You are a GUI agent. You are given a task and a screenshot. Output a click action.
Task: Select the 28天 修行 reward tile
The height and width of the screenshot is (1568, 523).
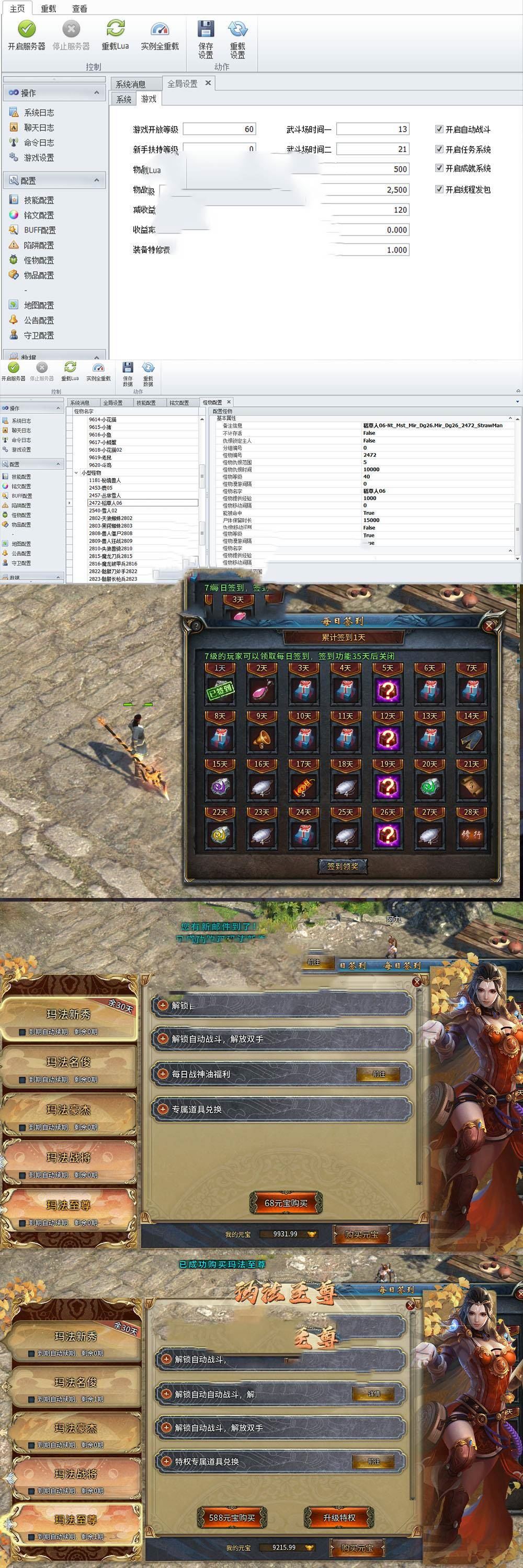pyautogui.click(x=471, y=833)
